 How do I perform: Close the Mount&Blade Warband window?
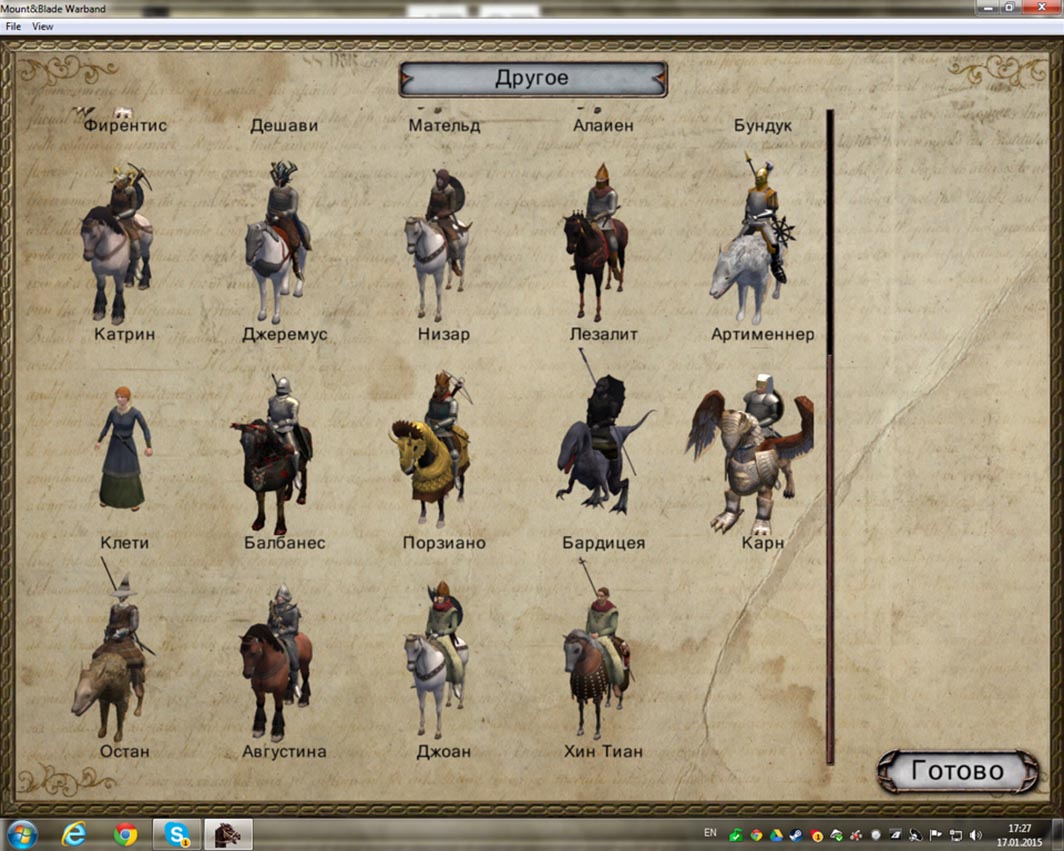[1039, 7]
